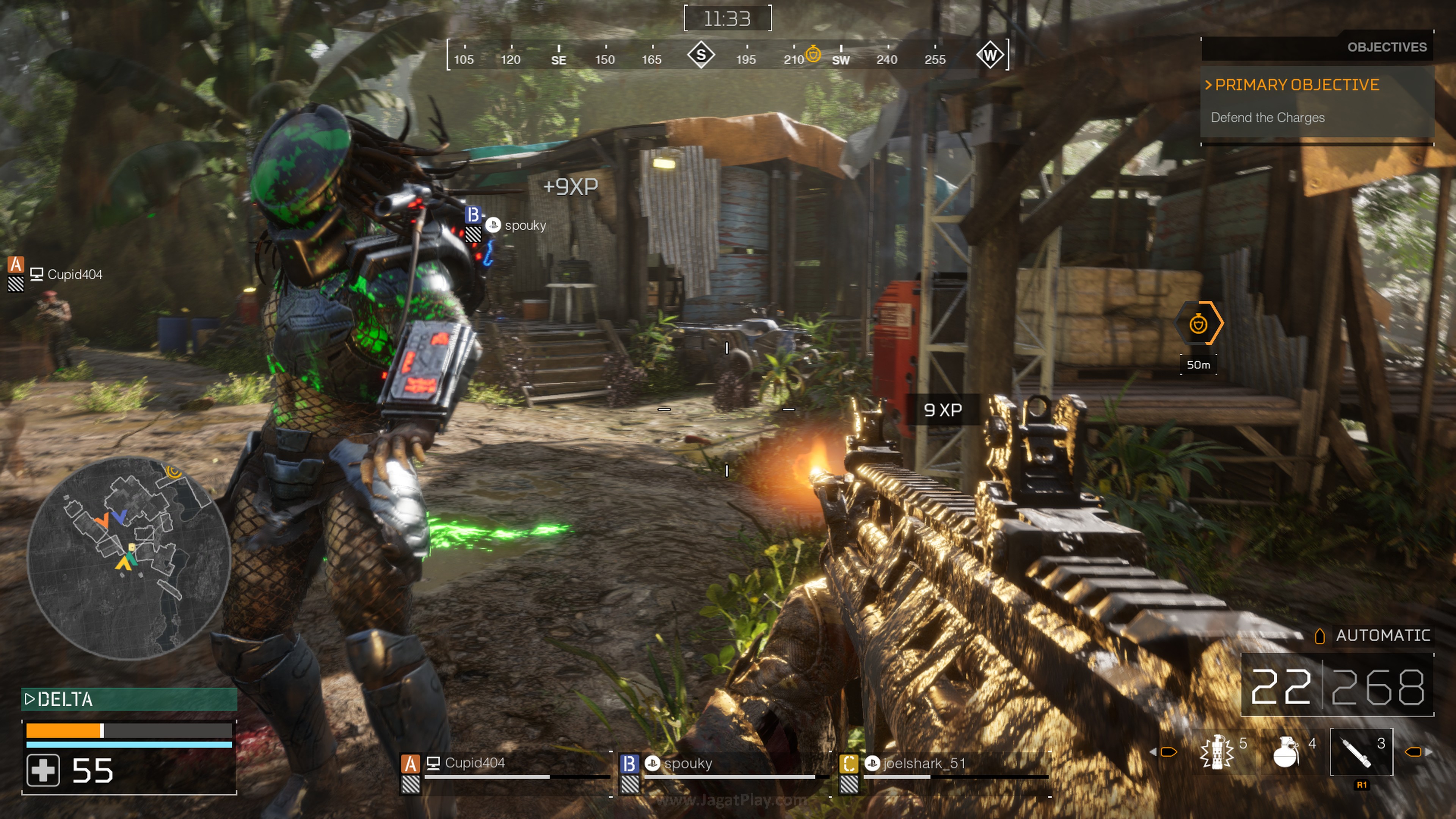
Task: Toggle the AUTOMATIC fire mode label
Action: click(1382, 636)
